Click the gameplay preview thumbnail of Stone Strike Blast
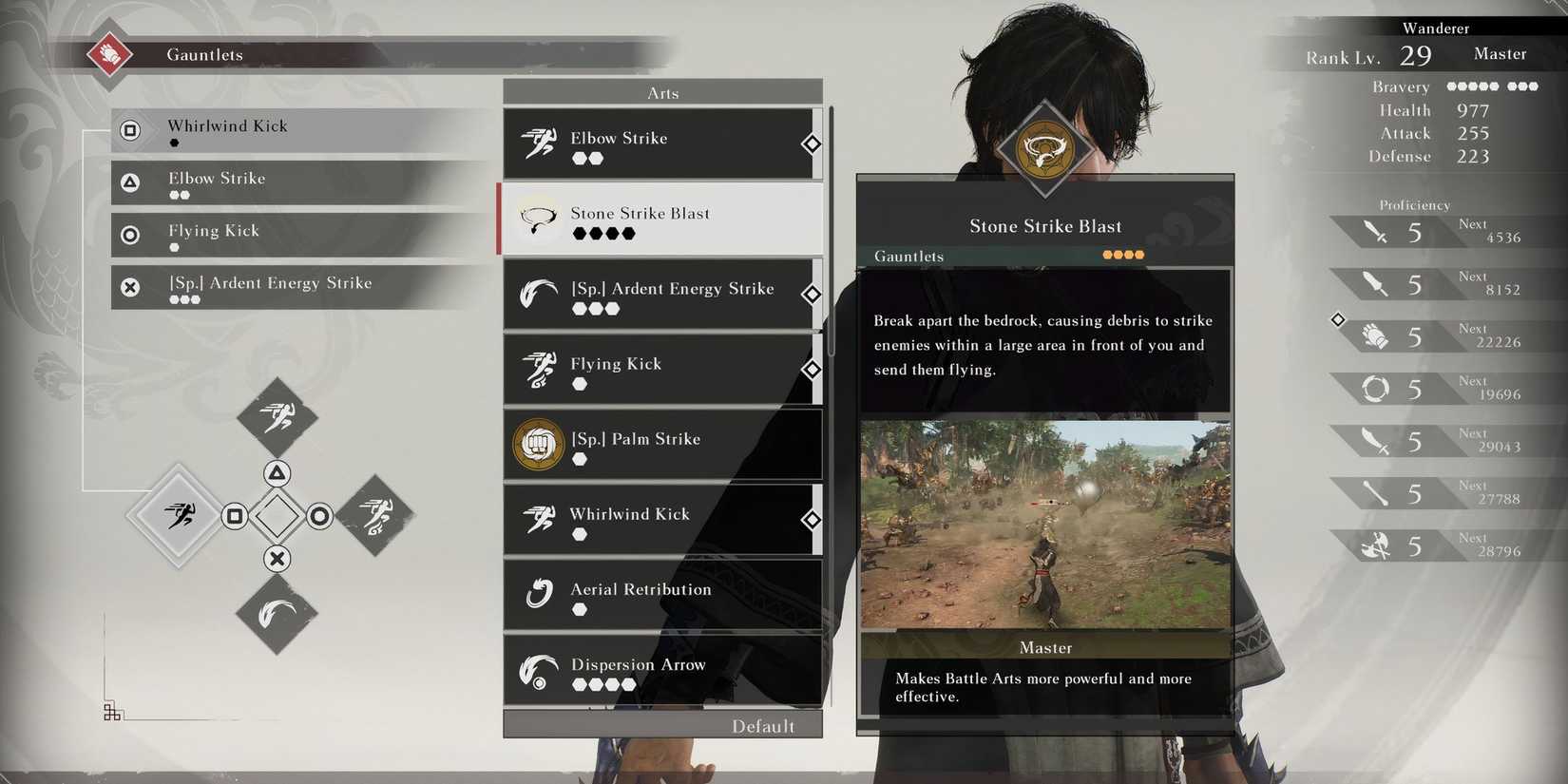 (1045, 523)
